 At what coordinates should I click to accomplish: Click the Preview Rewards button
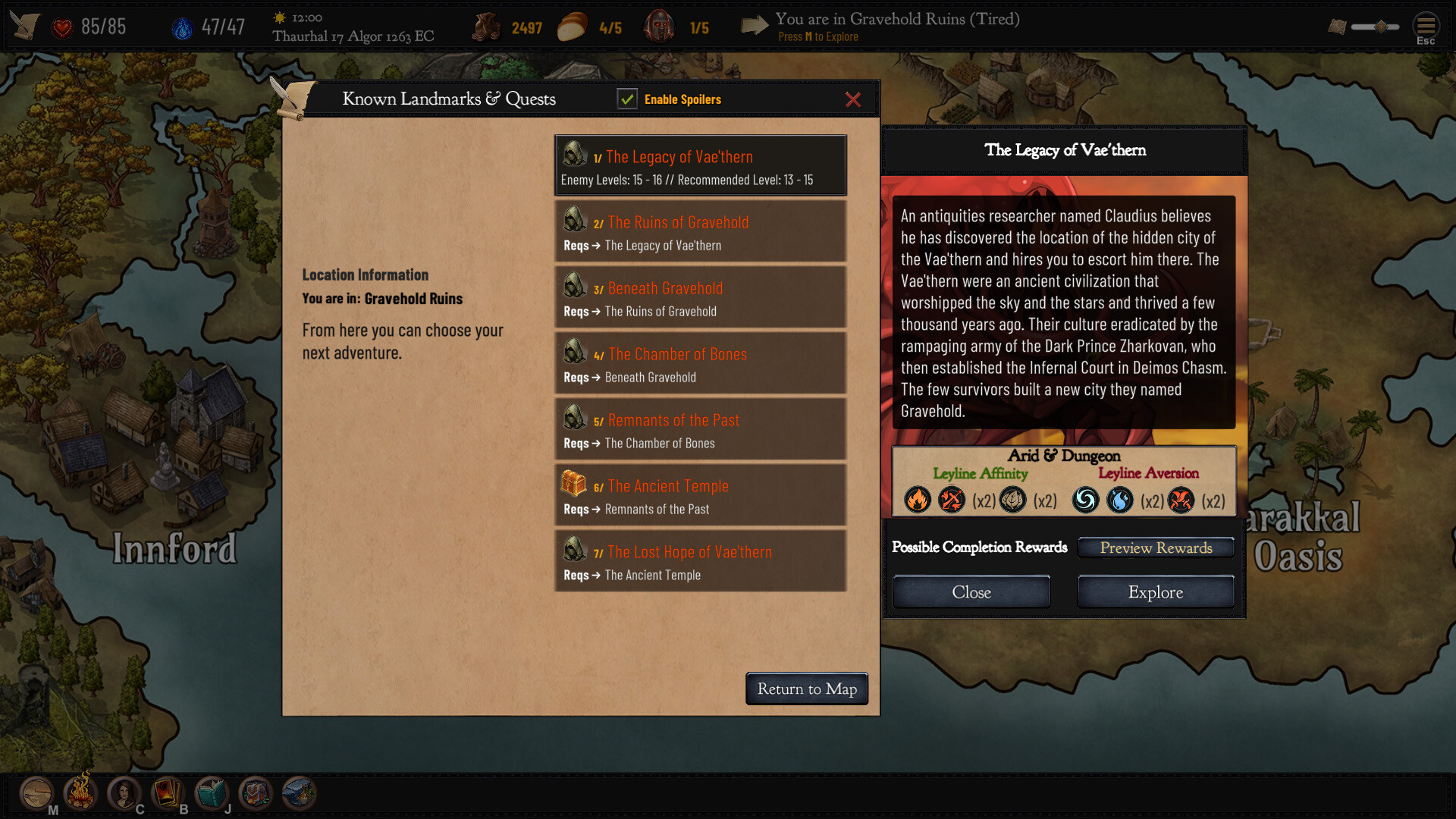(x=1155, y=548)
